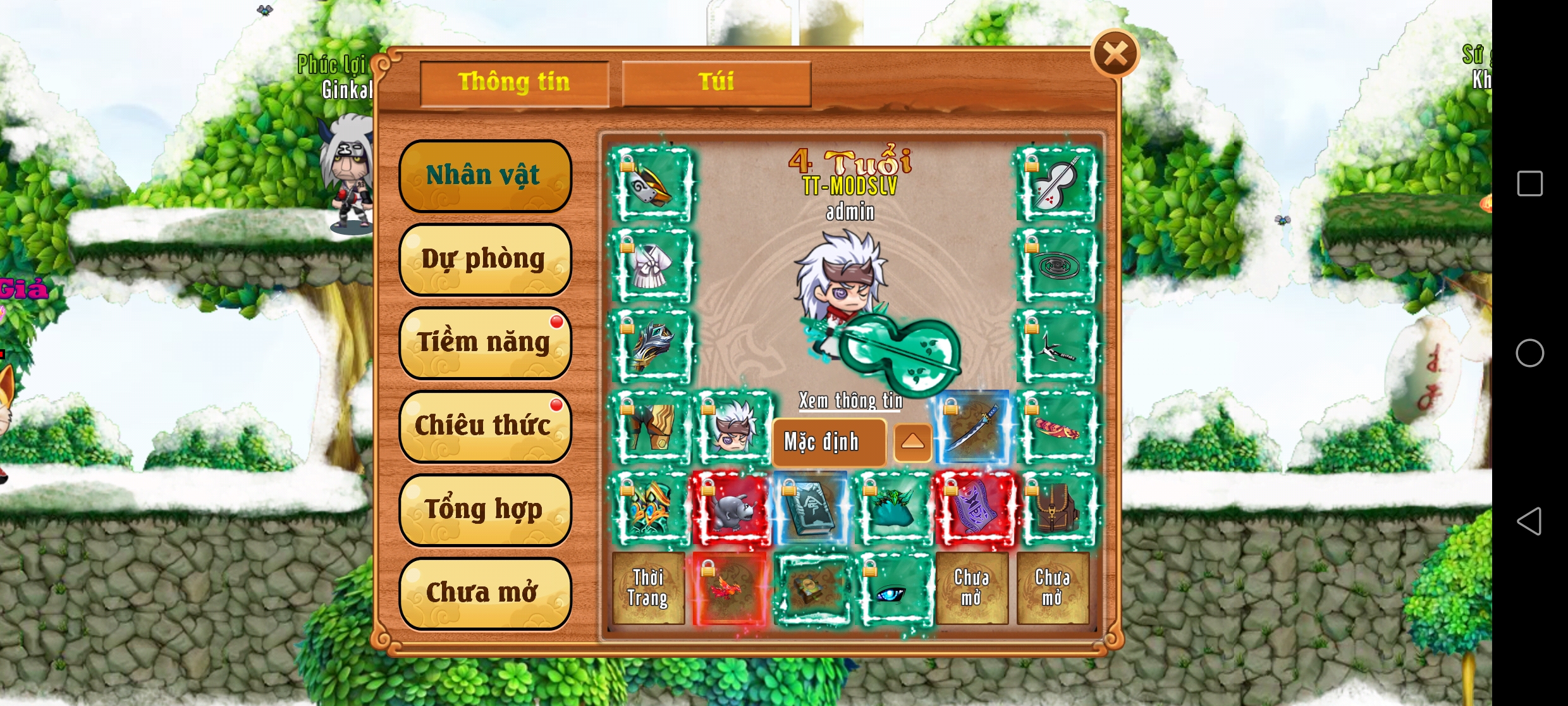The height and width of the screenshot is (706, 1568).
Task: Choose the brown backpack slot
Action: 1055,509
